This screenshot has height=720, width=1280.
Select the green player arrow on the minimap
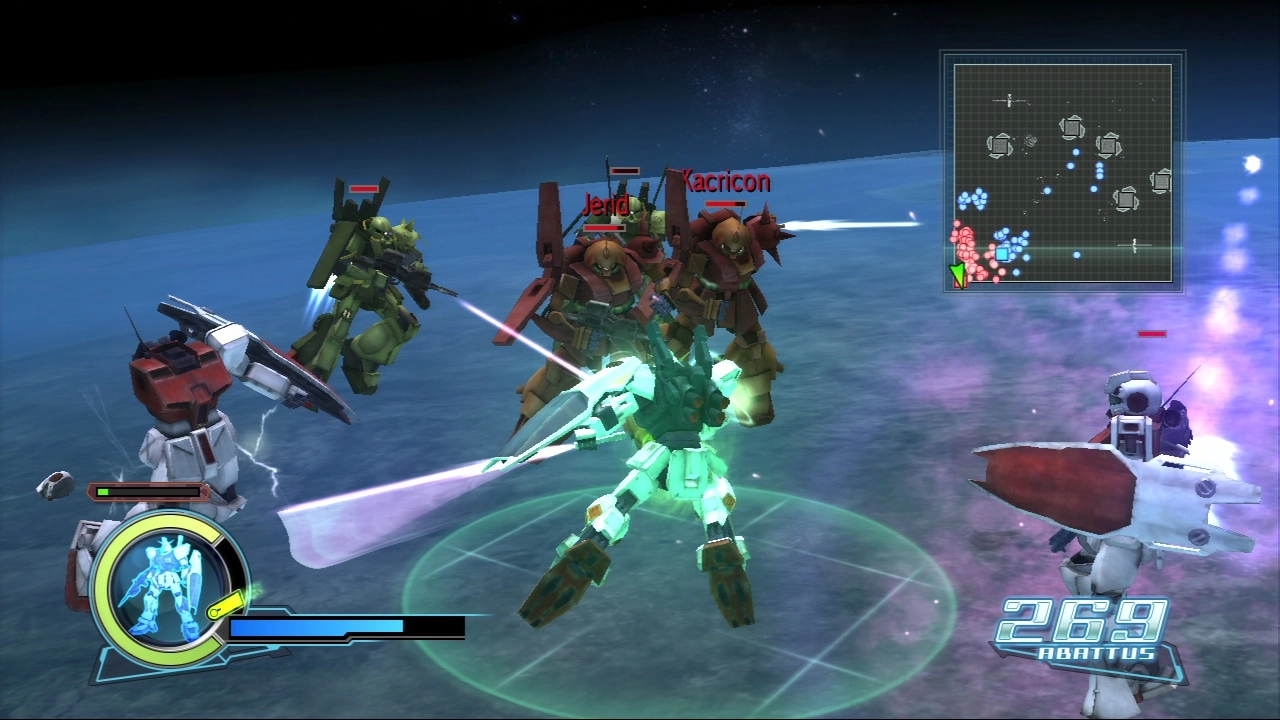(x=957, y=272)
